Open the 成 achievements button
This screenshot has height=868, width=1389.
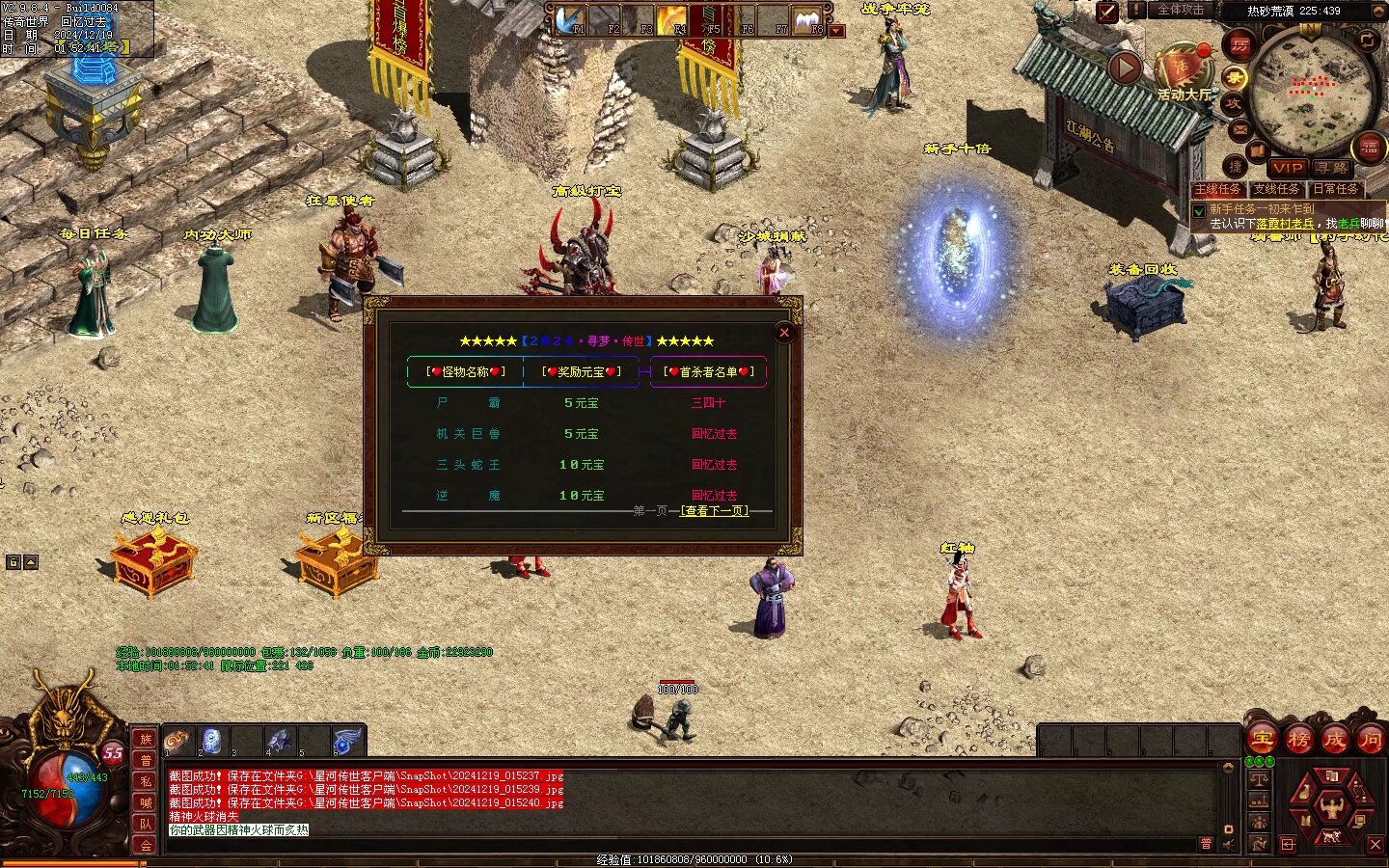(1334, 740)
